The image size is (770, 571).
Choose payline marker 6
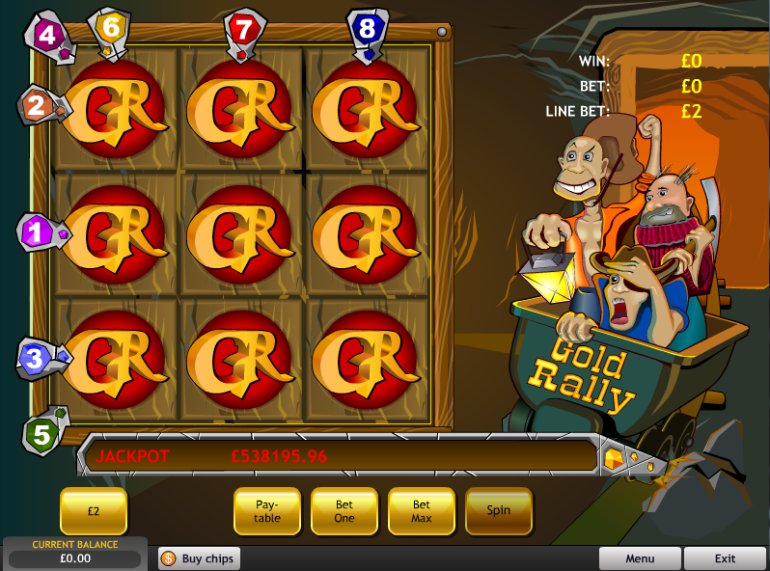point(110,27)
